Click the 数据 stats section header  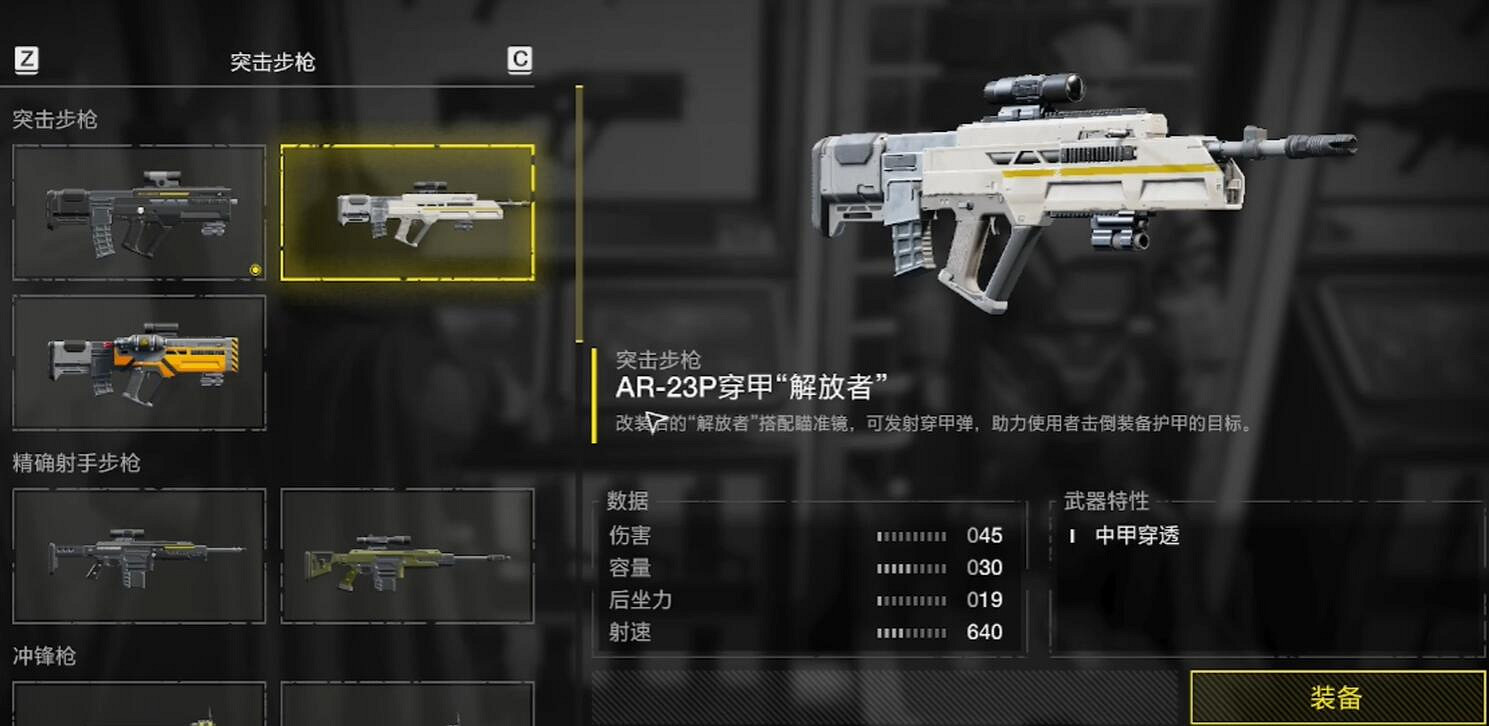628,501
